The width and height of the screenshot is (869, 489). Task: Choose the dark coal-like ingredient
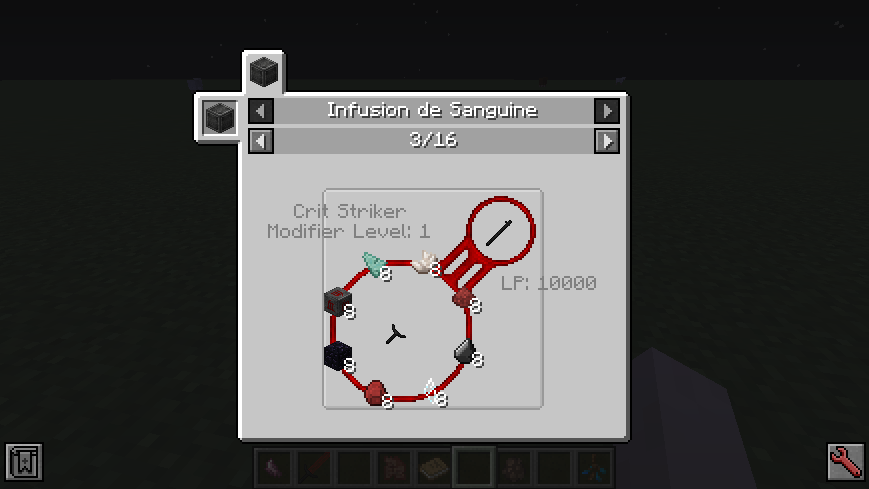coord(465,350)
